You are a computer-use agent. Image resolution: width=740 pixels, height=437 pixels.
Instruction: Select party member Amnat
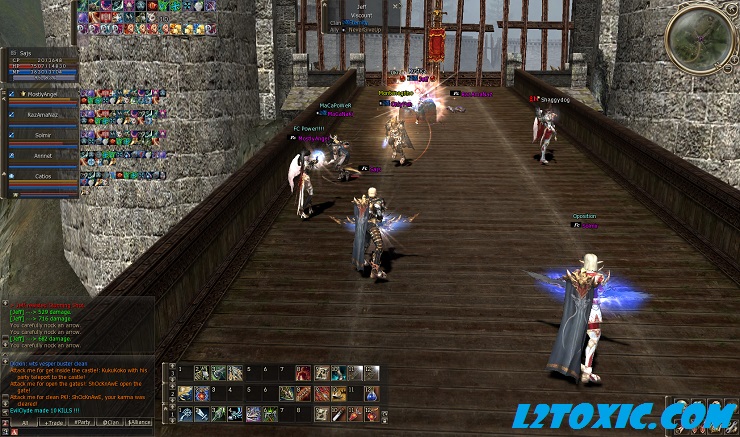click(x=42, y=155)
